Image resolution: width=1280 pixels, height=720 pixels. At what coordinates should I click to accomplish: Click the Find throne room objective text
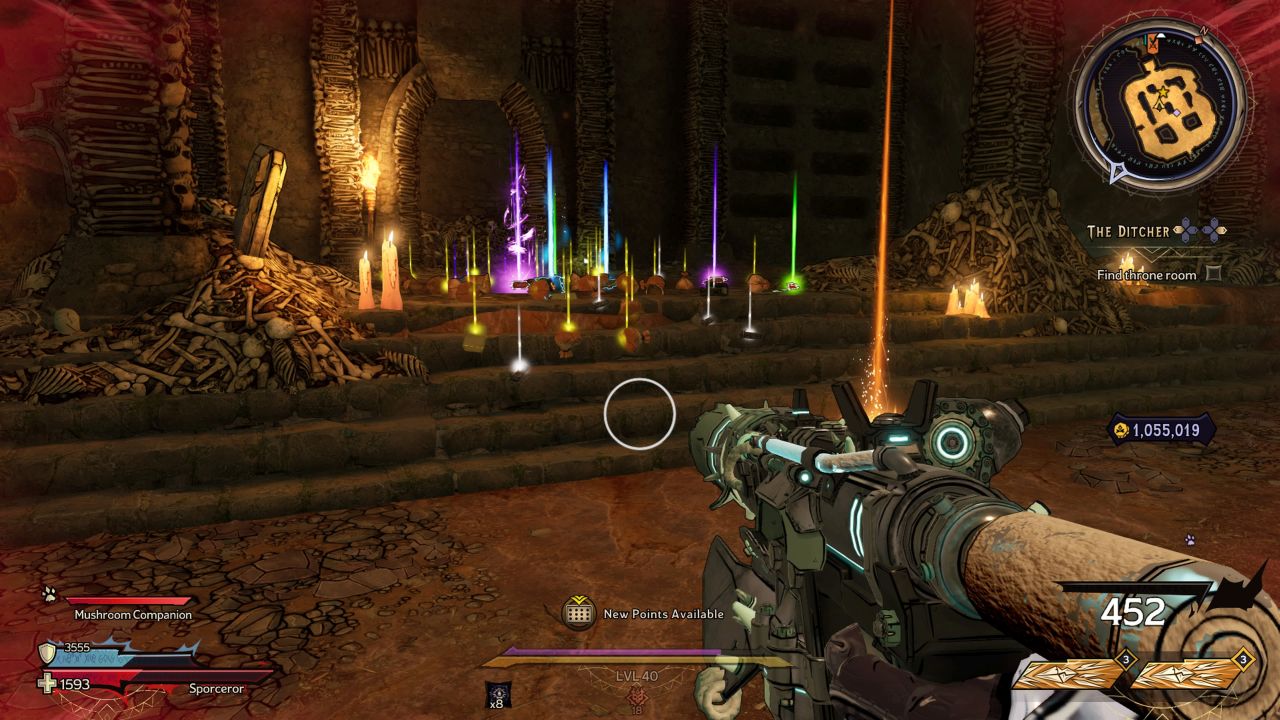tap(1150, 273)
